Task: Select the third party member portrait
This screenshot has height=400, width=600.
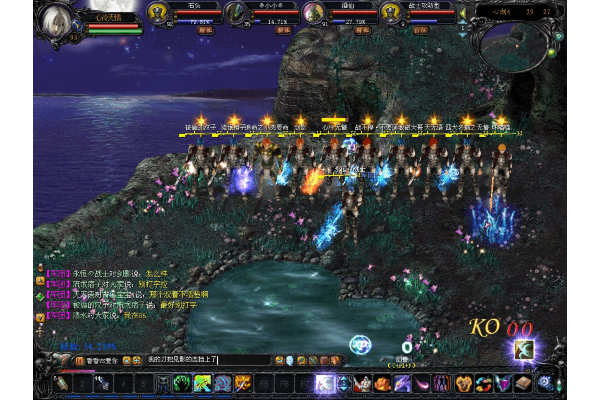Action: [x=313, y=13]
